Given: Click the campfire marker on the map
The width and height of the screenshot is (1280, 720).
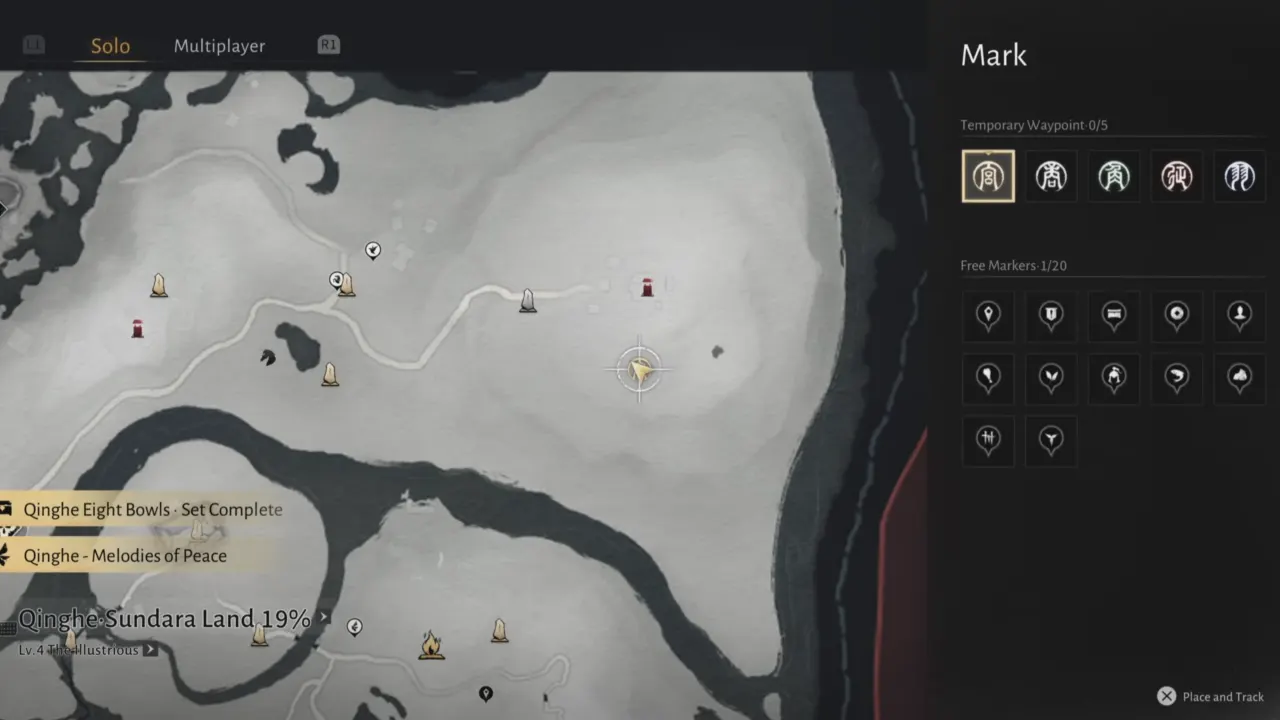Looking at the screenshot, I should coord(431,644).
